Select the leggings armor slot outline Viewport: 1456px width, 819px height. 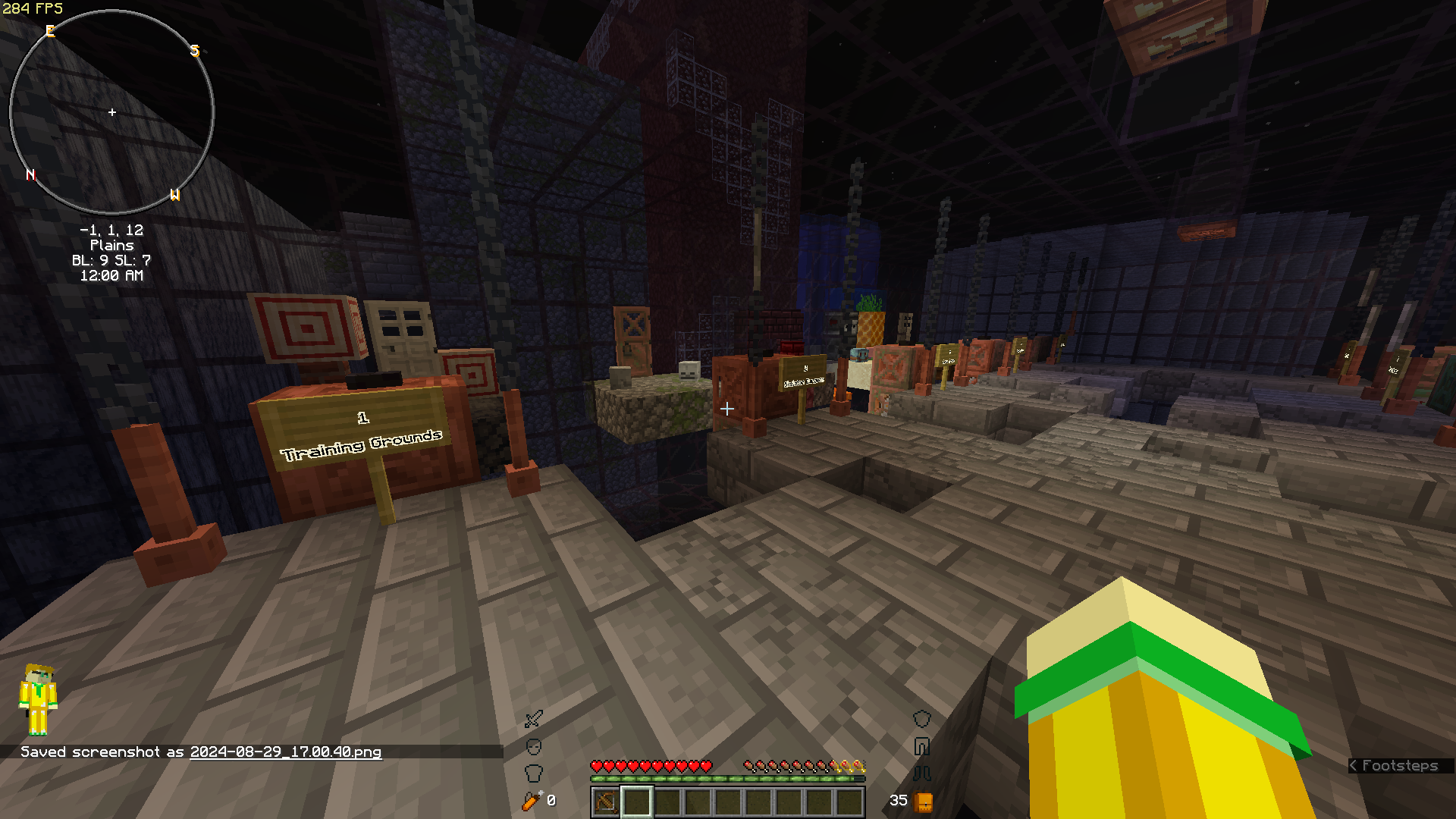[921, 747]
